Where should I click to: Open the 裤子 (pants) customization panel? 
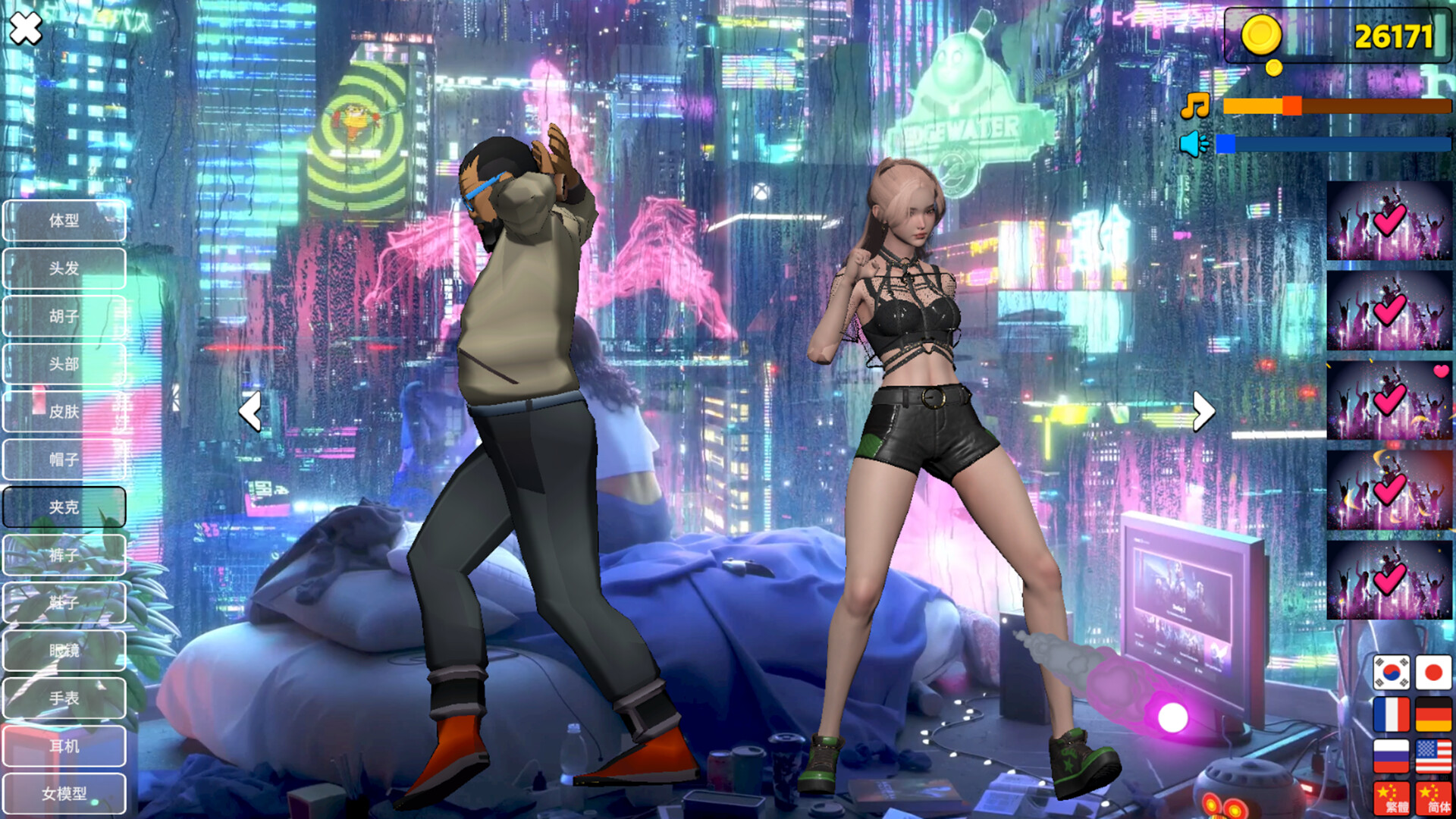pyautogui.click(x=64, y=554)
